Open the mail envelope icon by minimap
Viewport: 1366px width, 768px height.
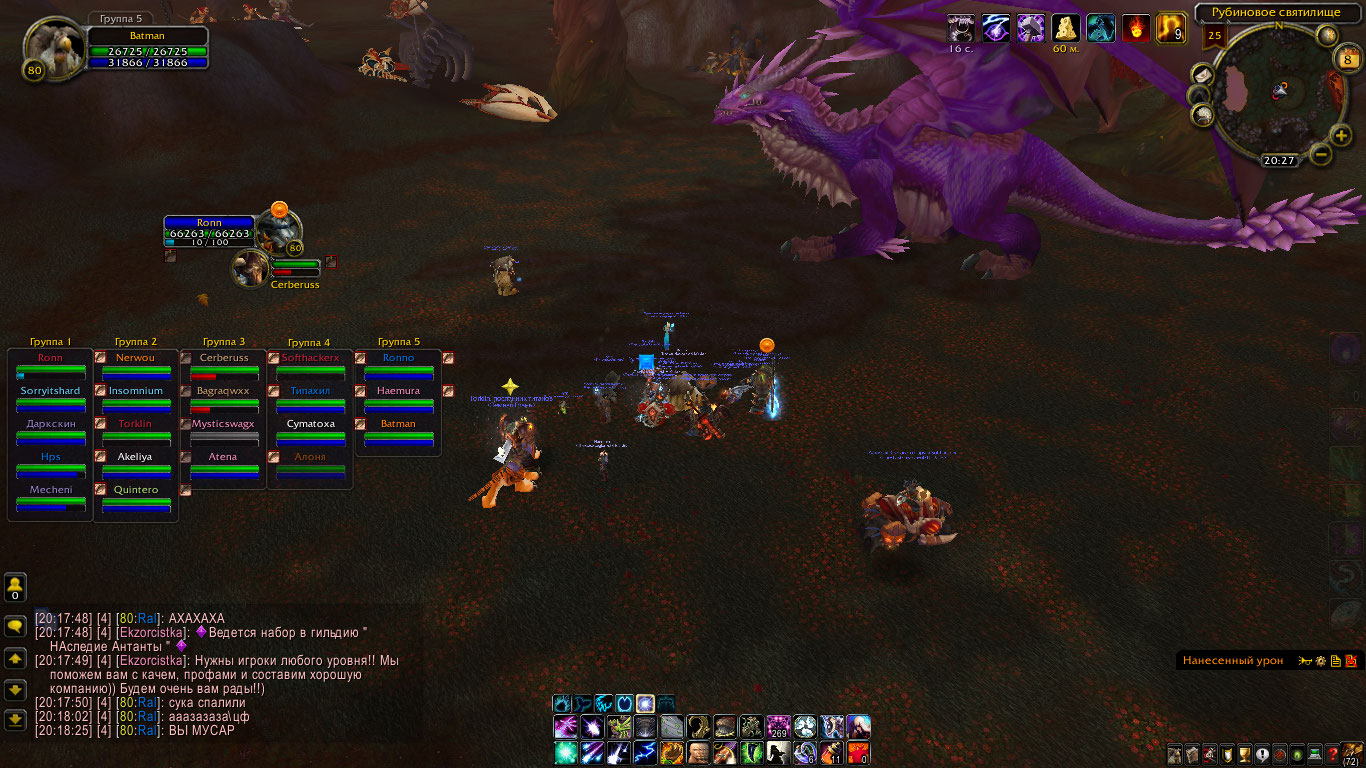[1201, 76]
